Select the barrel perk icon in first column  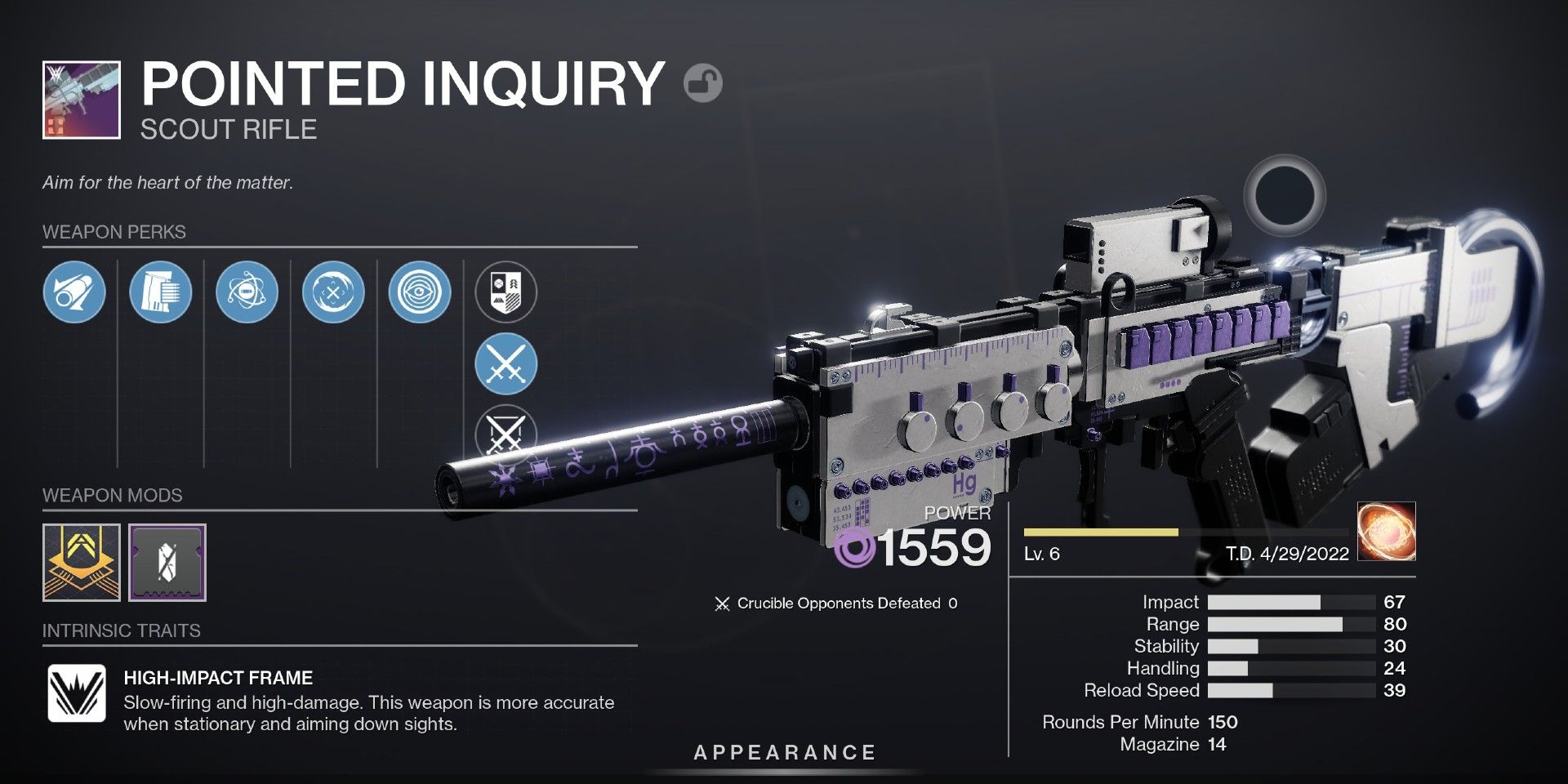coord(74,292)
